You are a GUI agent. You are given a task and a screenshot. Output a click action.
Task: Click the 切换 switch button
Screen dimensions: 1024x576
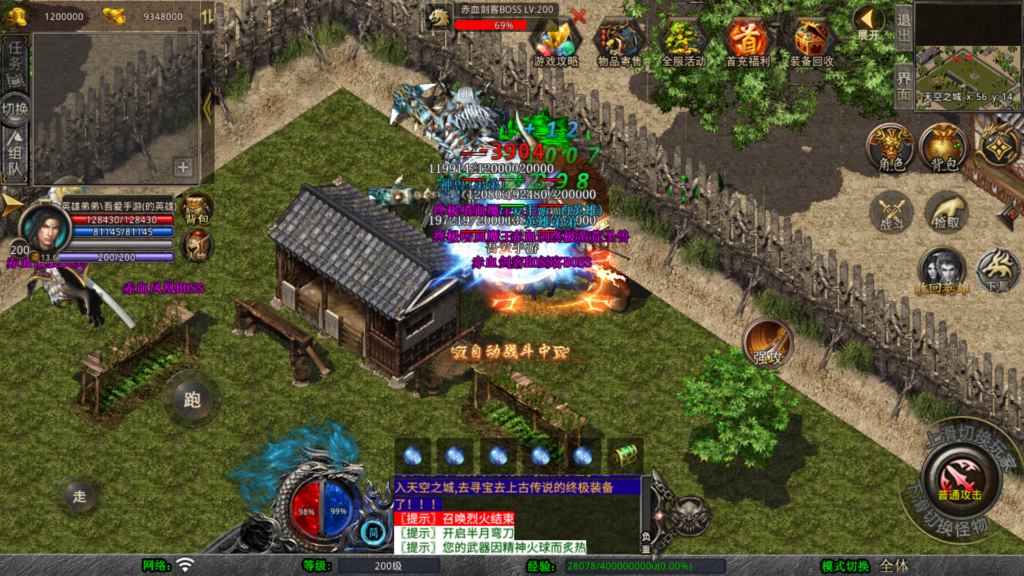pyautogui.click(x=14, y=107)
